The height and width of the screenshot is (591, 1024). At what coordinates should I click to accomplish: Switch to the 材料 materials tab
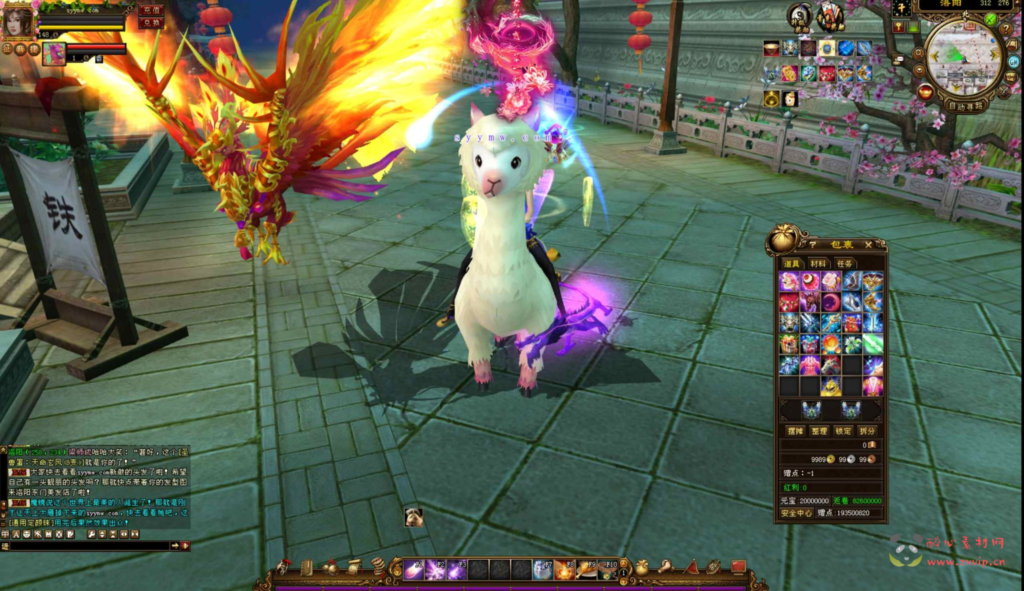(x=818, y=263)
